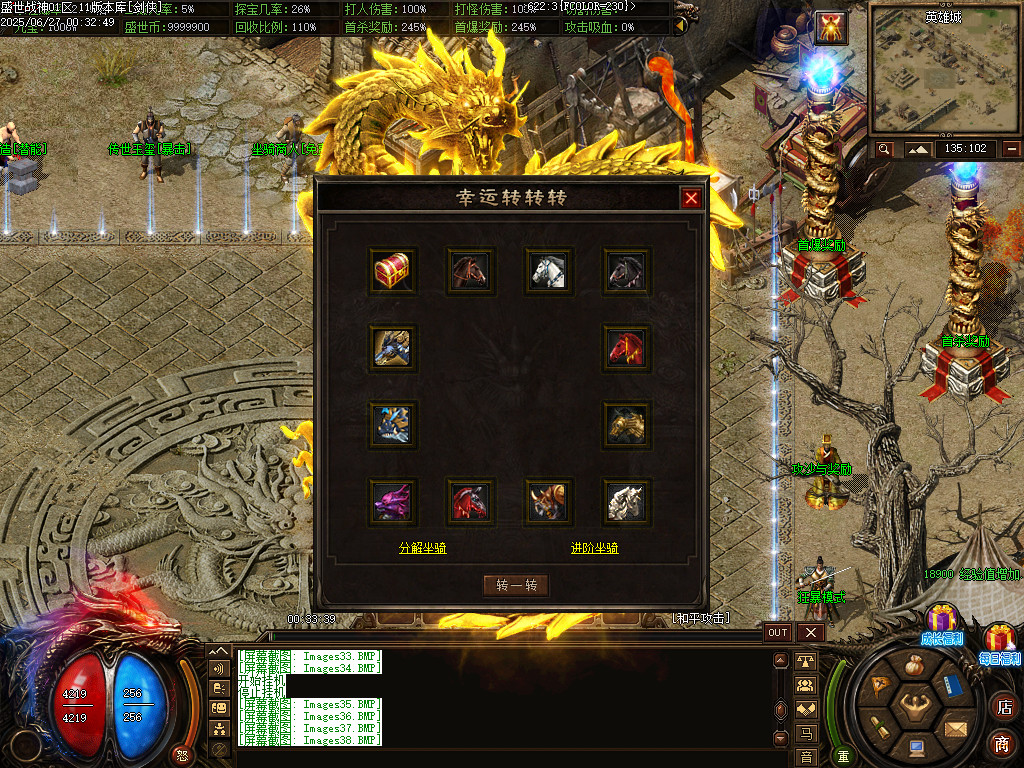Select the golden armored horse prize slot
Screen dimensions: 1024x768
coord(627,425)
